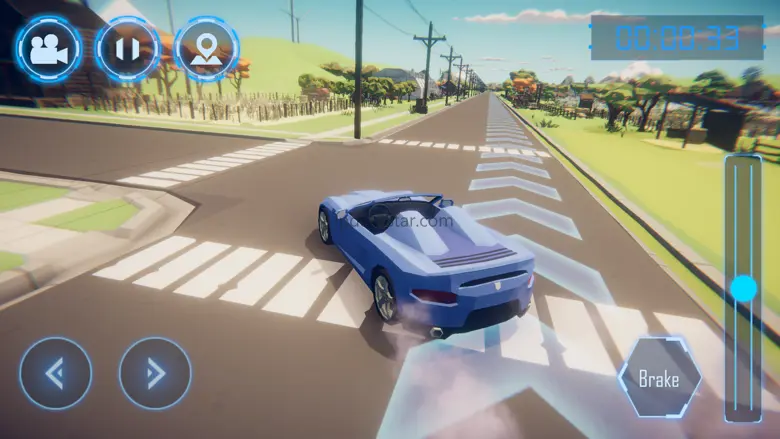Switch the camera view using camera icon
The height and width of the screenshot is (439, 780).
click(47, 49)
